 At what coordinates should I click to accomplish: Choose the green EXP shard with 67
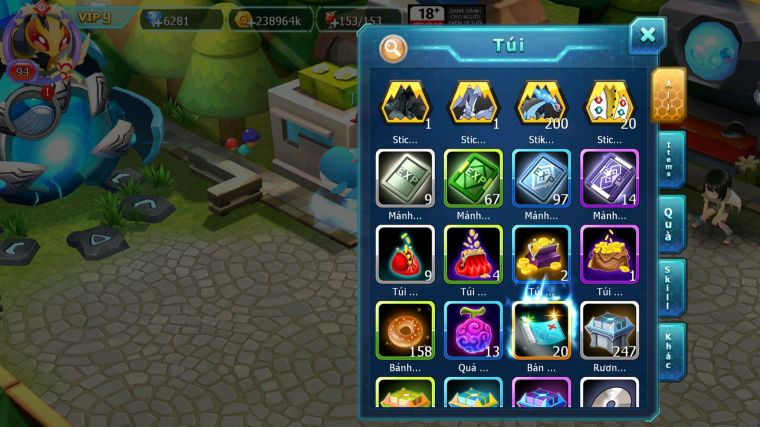[473, 177]
